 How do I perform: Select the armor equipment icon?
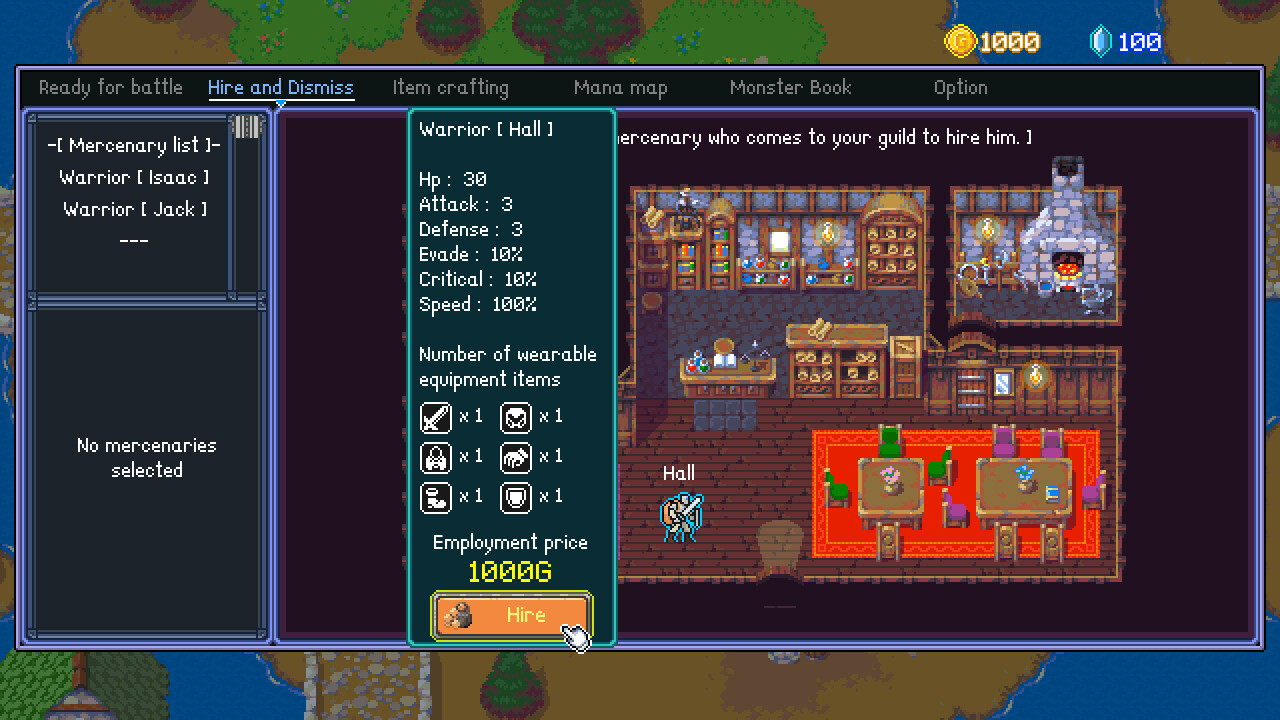[434, 457]
